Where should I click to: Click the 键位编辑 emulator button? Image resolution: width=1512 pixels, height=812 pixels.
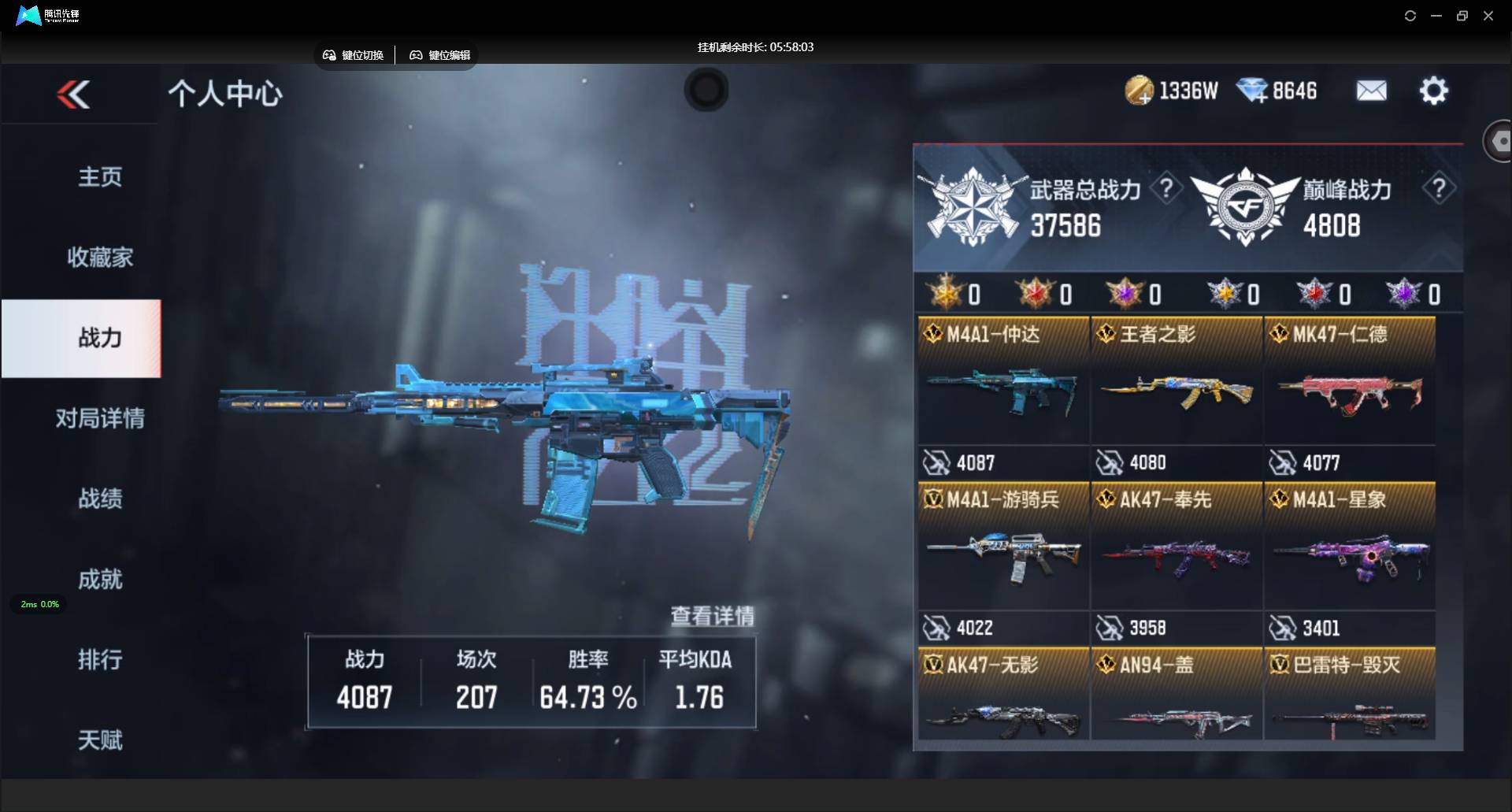(x=440, y=55)
